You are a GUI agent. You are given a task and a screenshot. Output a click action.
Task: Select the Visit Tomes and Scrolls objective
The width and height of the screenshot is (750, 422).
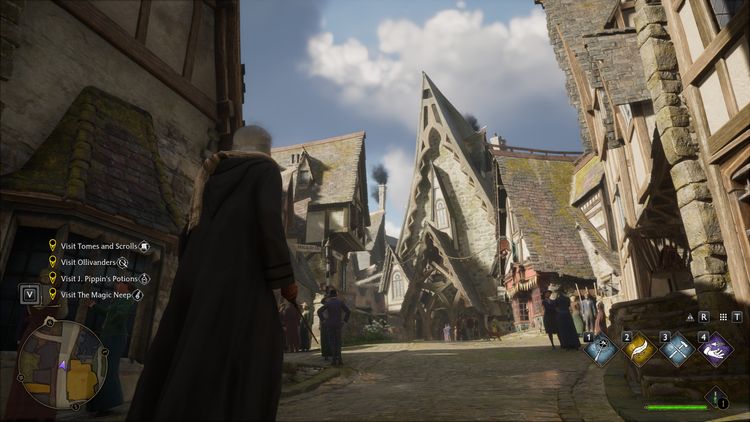tap(99, 245)
